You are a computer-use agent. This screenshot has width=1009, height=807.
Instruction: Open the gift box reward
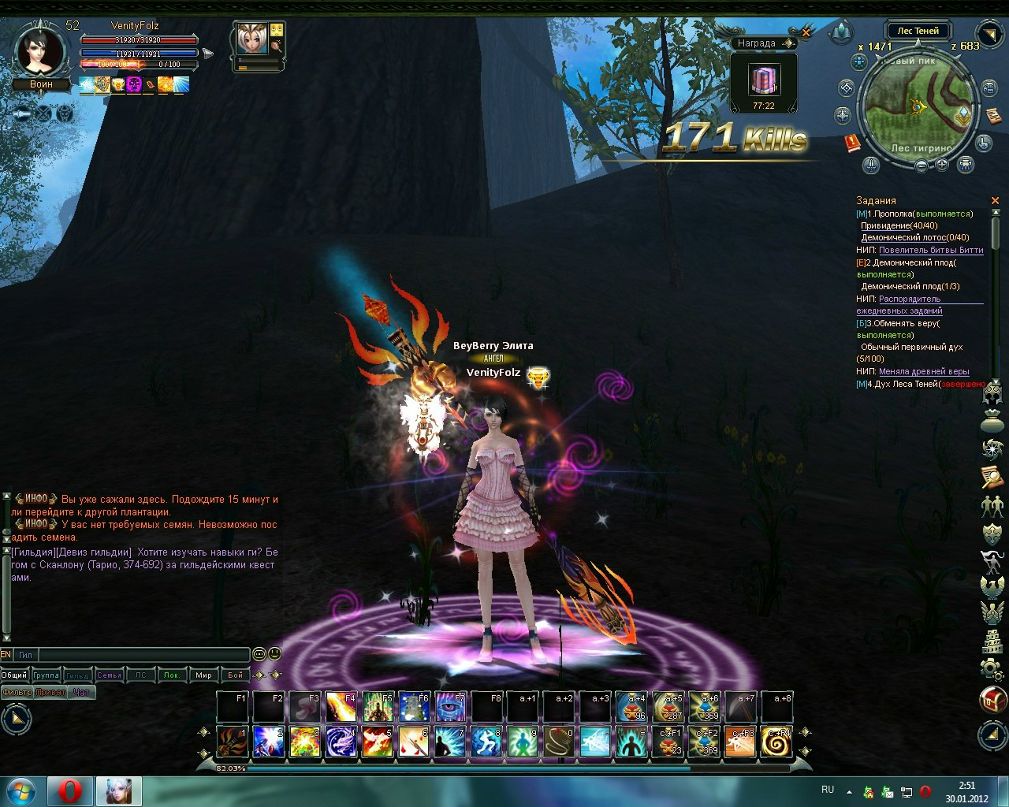pyautogui.click(x=765, y=77)
